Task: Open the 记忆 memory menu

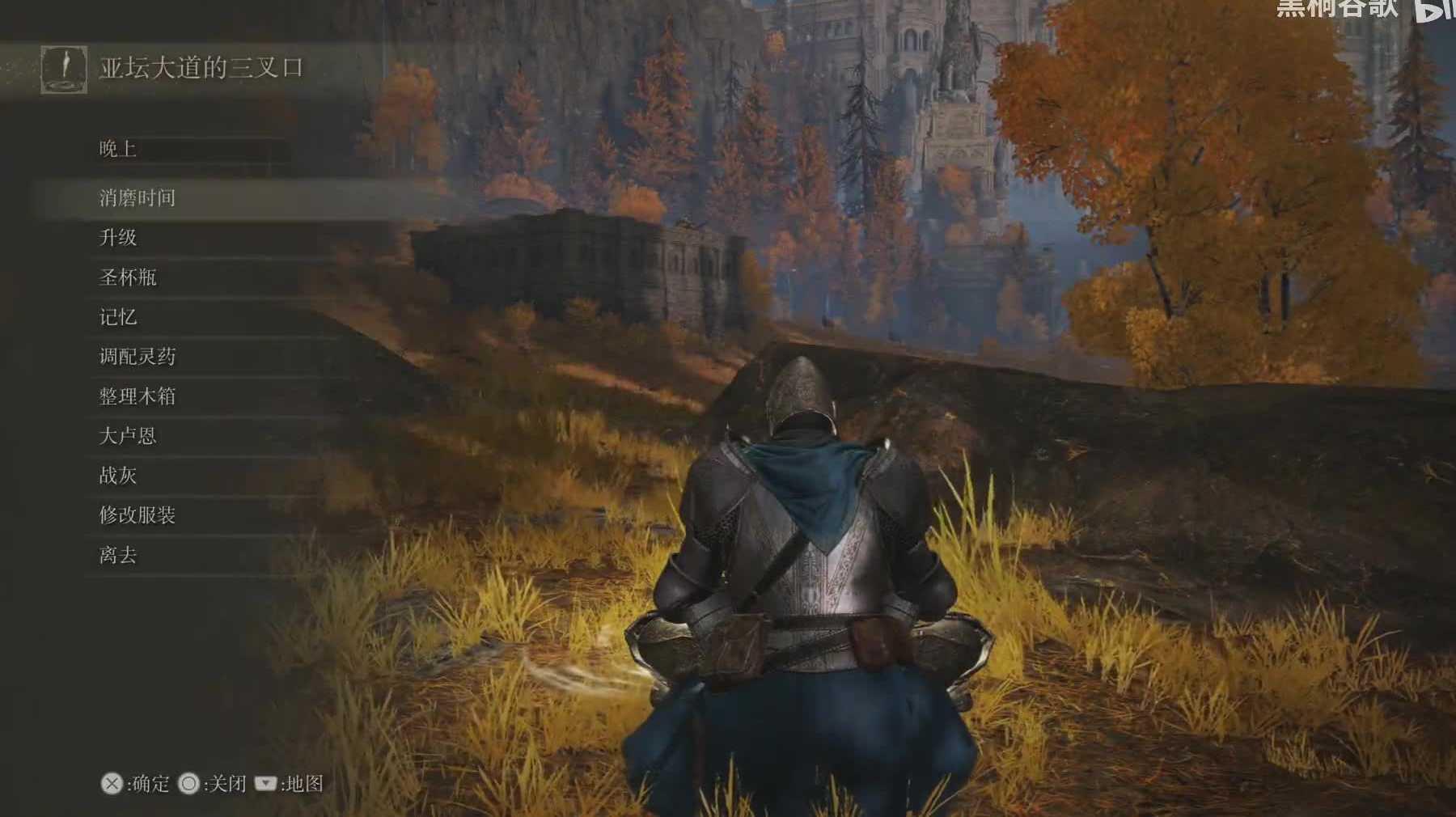Action: pyautogui.click(x=118, y=317)
